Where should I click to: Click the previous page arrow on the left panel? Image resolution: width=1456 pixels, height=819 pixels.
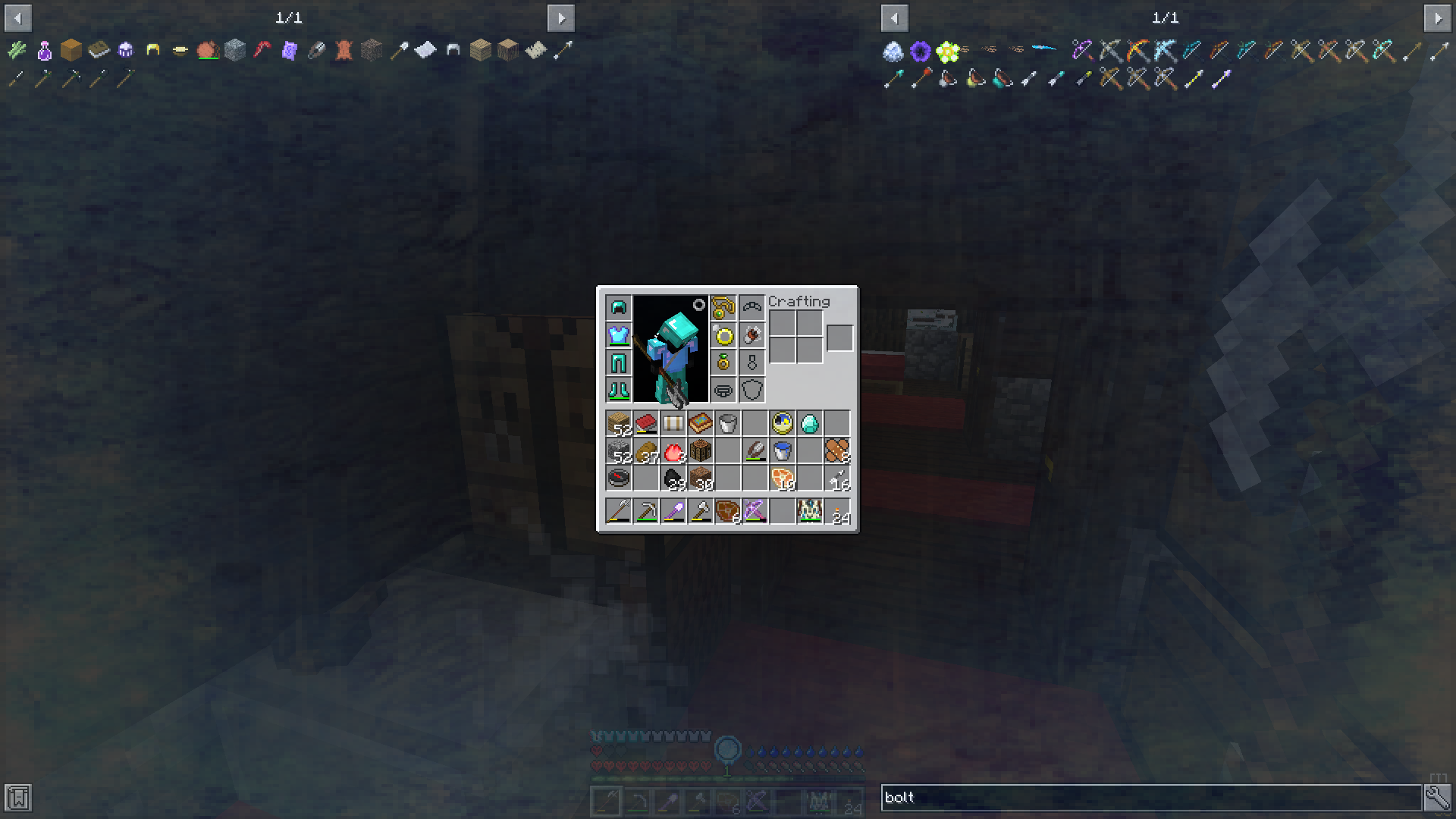click(x=17, y=17)
